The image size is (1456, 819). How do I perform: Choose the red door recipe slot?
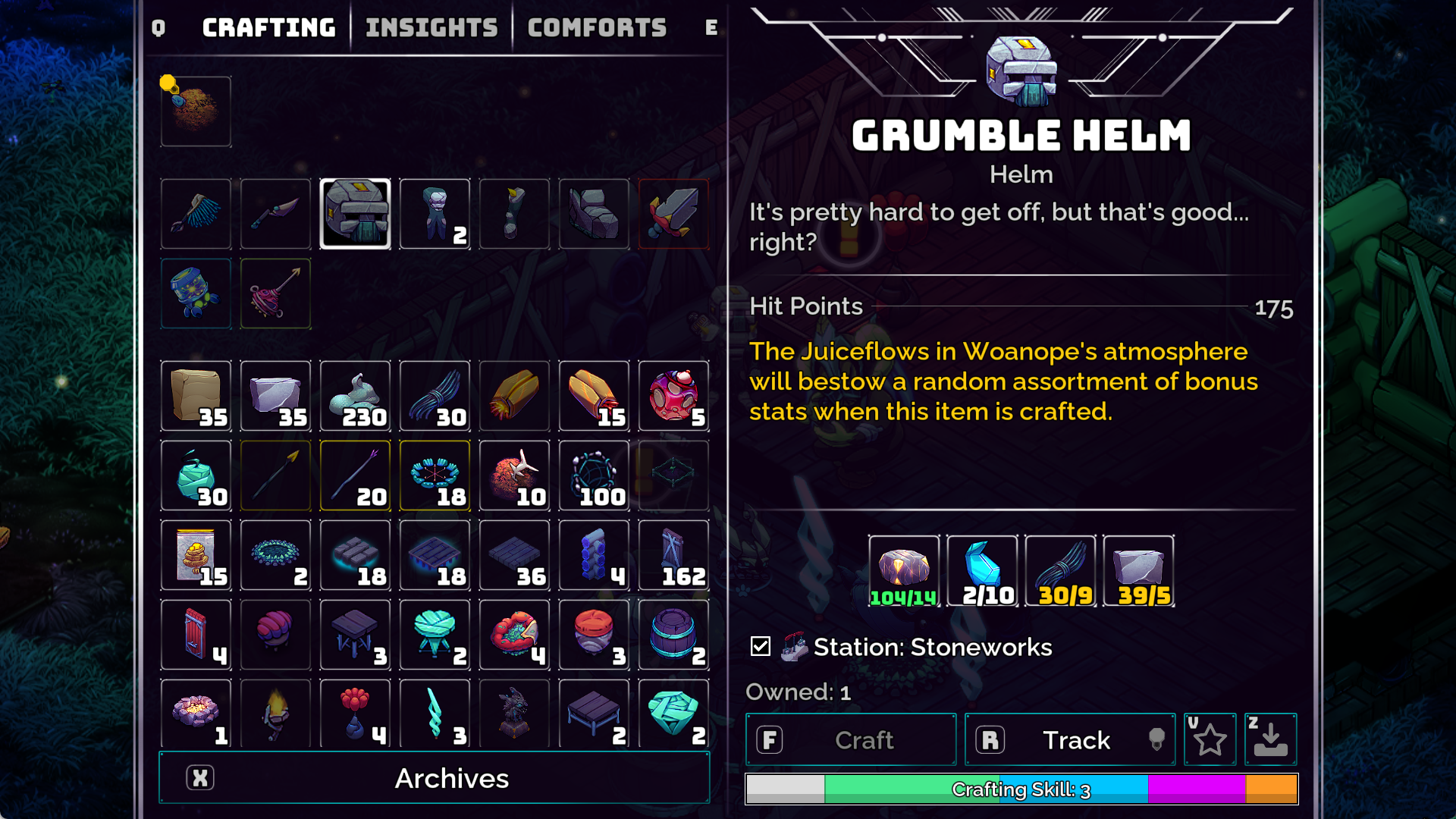pos(196,635)
